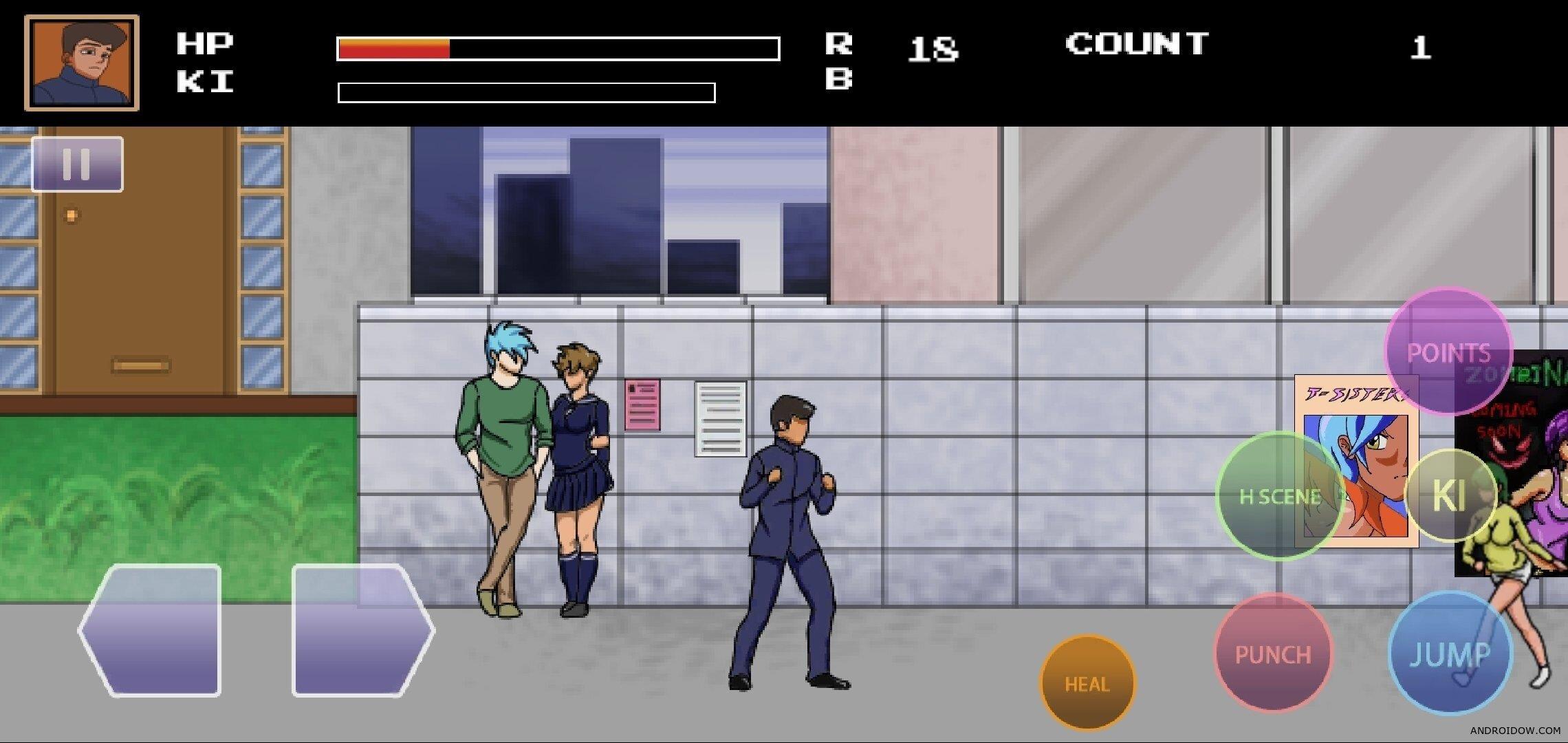The width and height of the screenshot is (1568, 743).
Task: Hit the red PUNCH button
Action: pos(1272,654)
